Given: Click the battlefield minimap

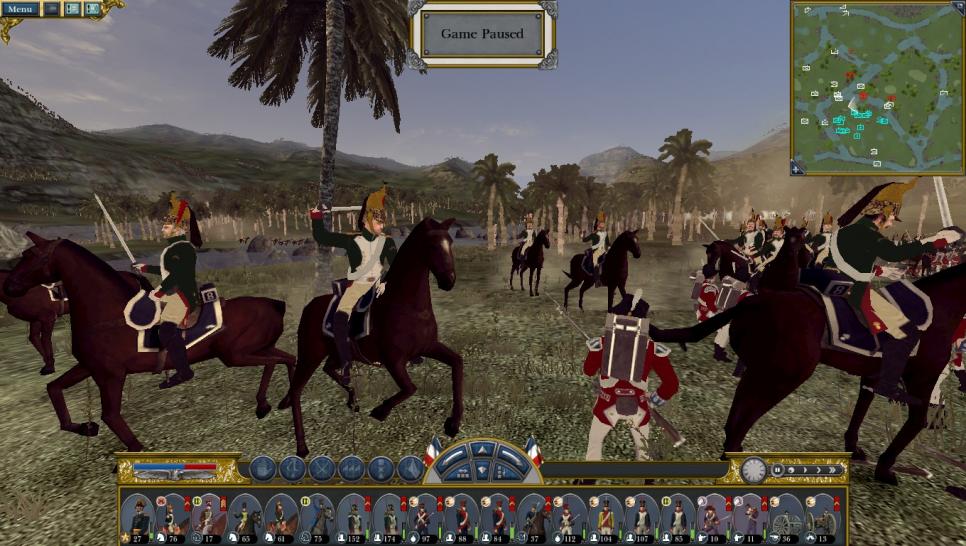Looking at the screenshot, I should click(x=877, y=88).
